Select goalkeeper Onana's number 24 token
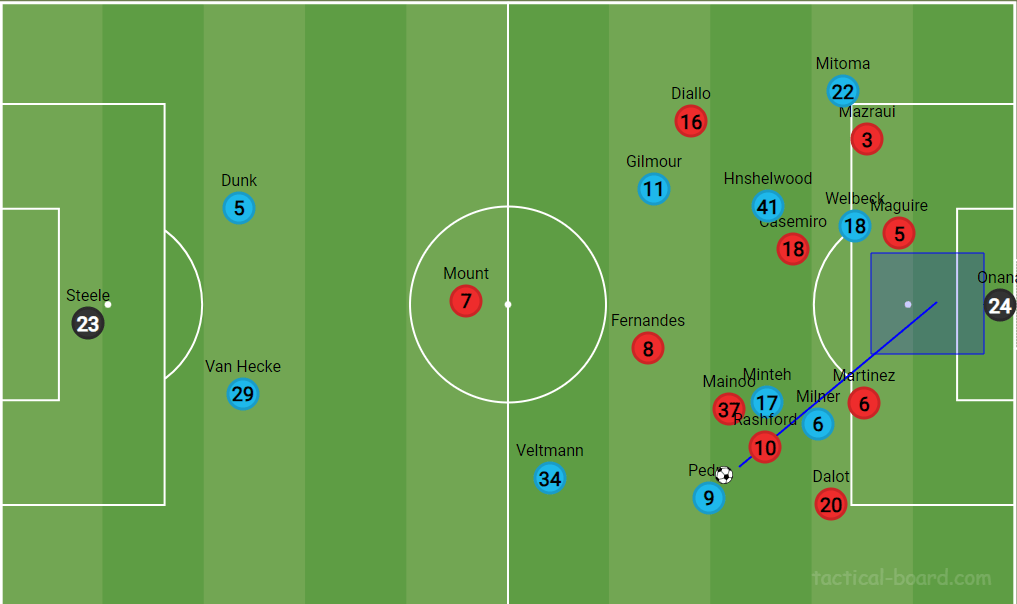The width and height of the screenshot is (1017, 604). click(x=1000, y=305)
